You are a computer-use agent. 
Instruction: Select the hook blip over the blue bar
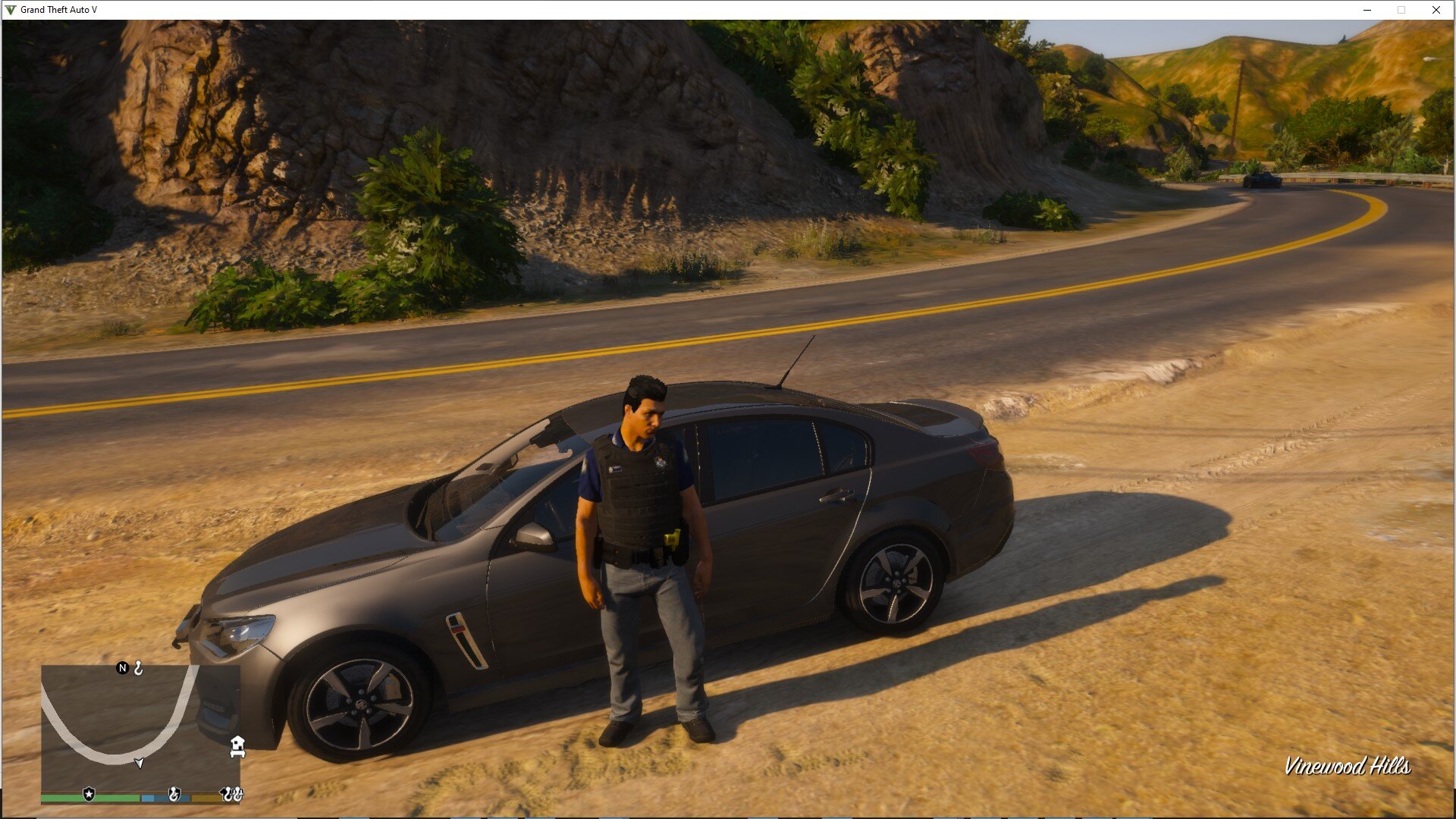coord(174,794)
